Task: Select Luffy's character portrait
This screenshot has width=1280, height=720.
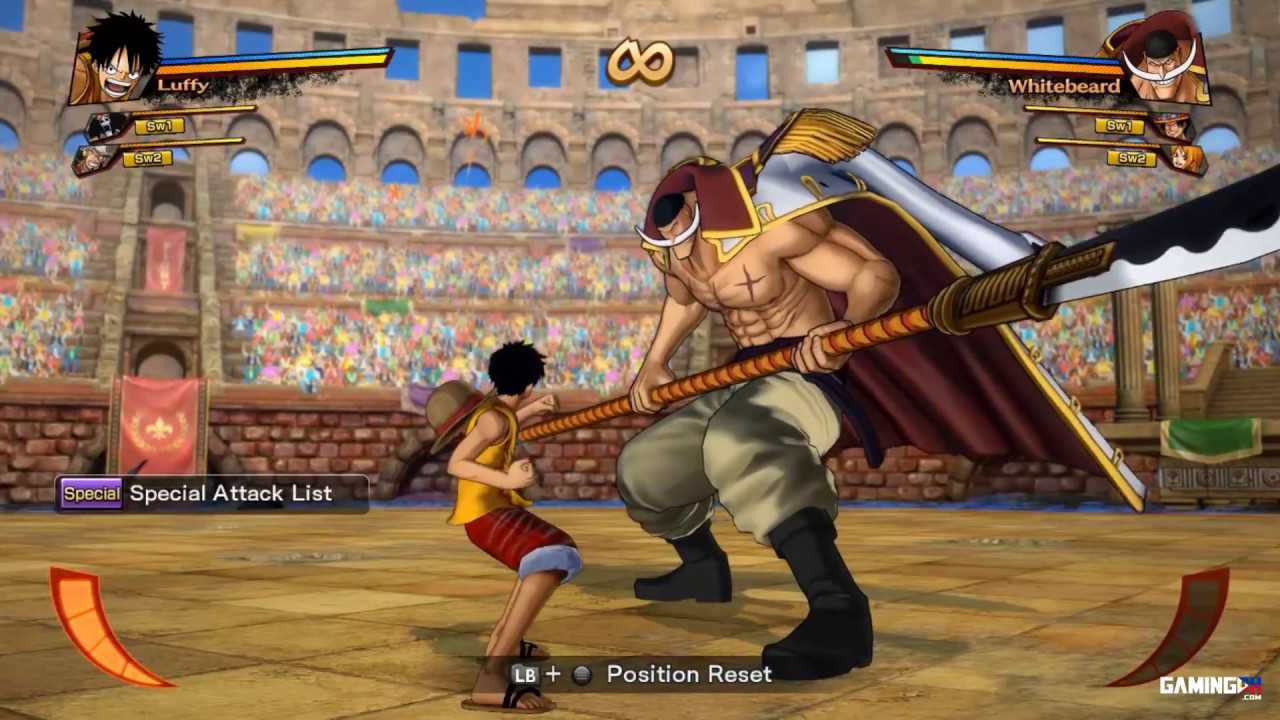Action: (x=115, y=58)
